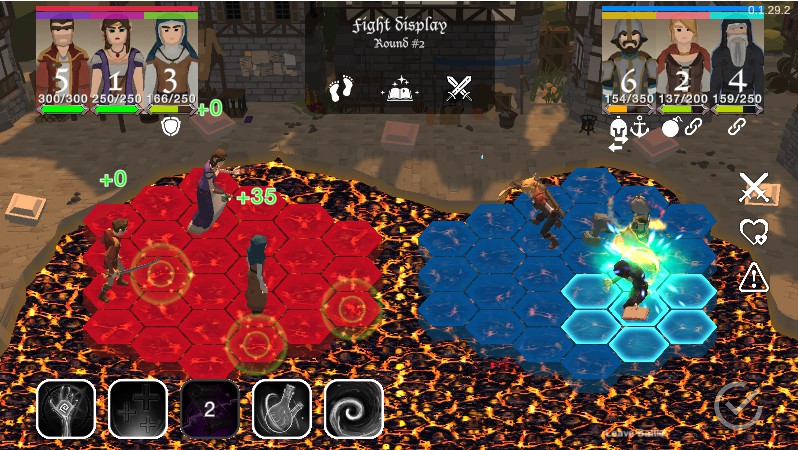Select the crossed swords icon on the right
The width and height of the screenshot is (798, 450).
(754, 187)
